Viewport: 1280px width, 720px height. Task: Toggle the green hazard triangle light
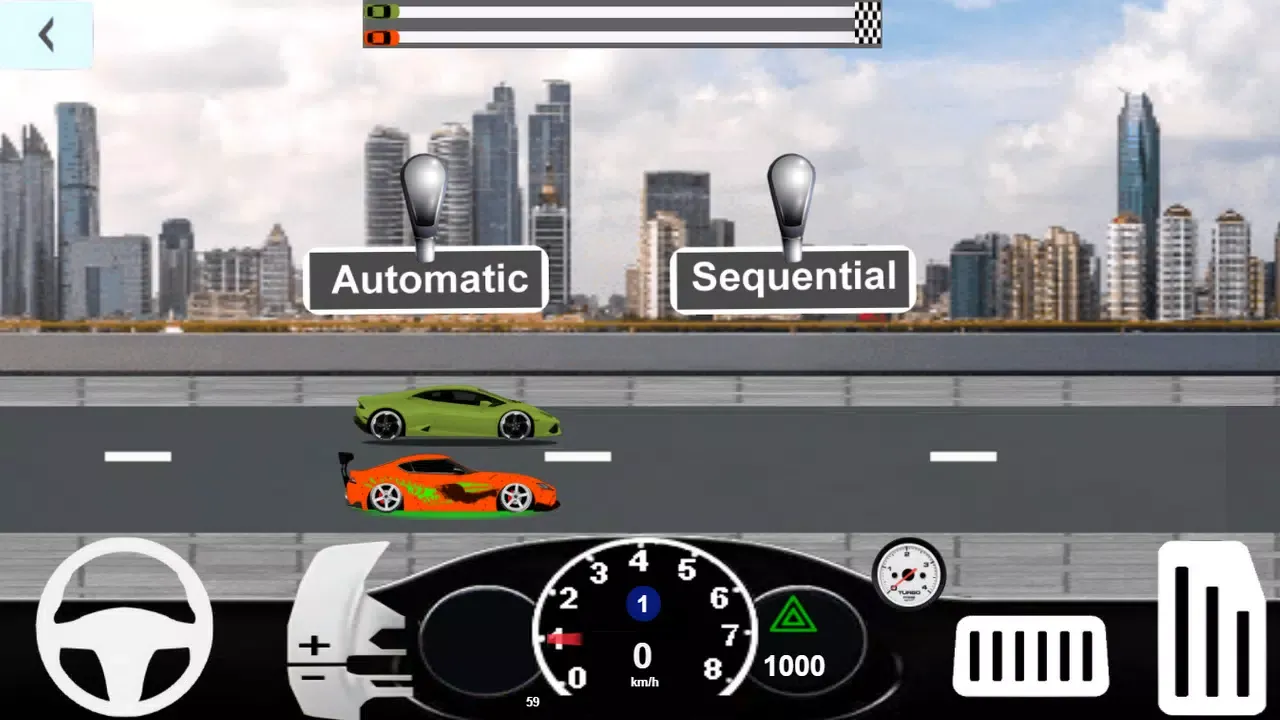tap(793, 615)
